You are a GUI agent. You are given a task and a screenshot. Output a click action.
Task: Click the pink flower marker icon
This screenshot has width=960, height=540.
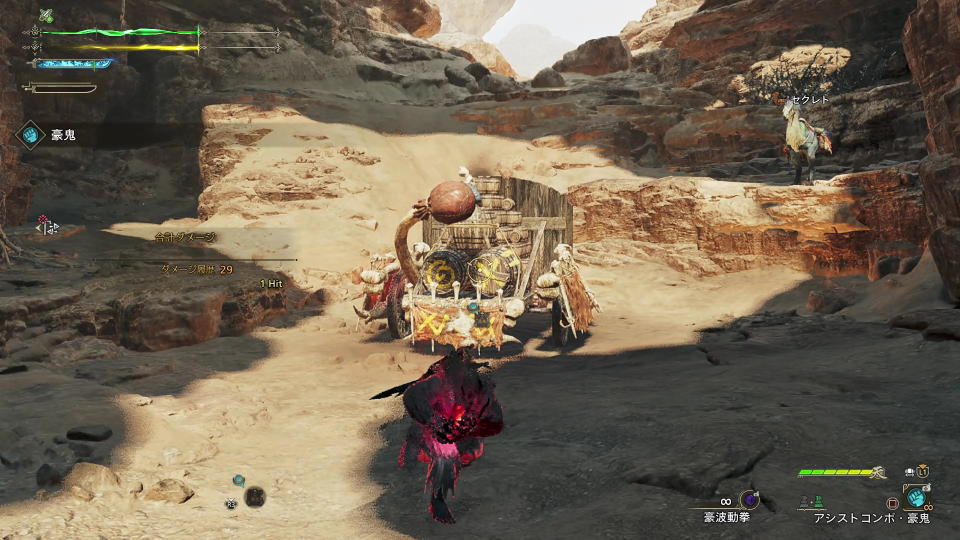(x=44, y=219)
